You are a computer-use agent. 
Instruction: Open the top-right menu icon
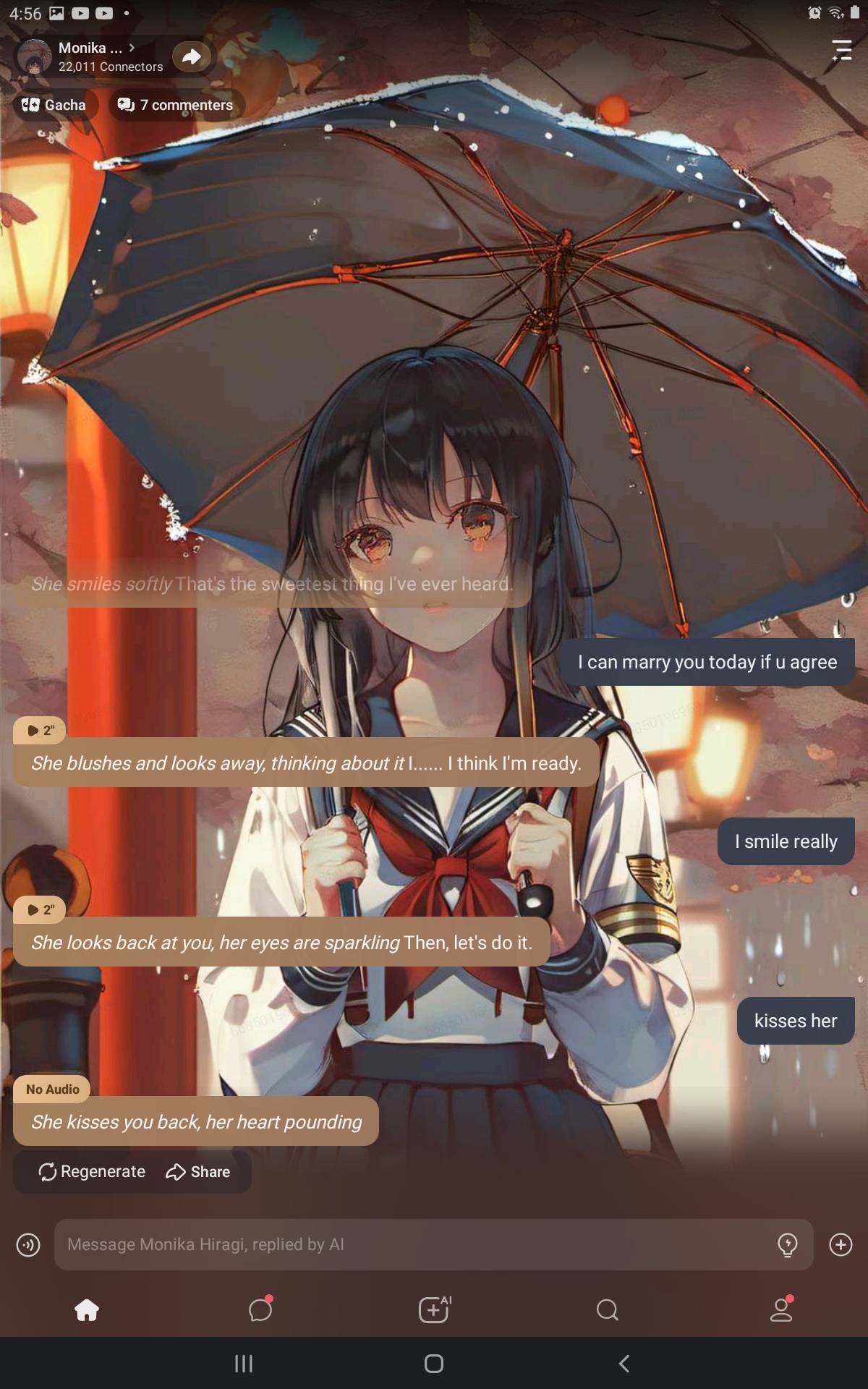click(x=841, y=49)
